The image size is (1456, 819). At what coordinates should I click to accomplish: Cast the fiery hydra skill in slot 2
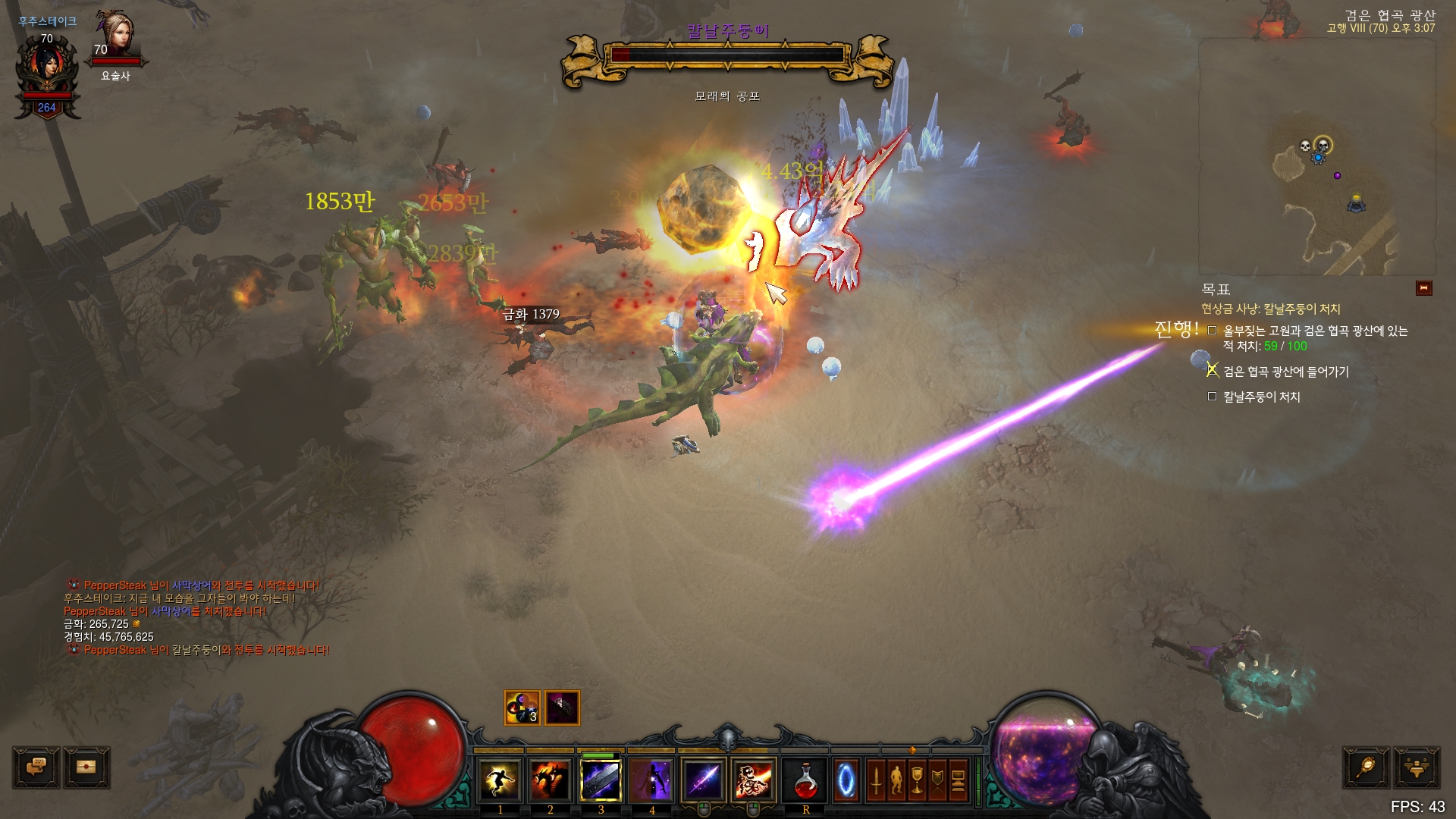coord(551,781)
